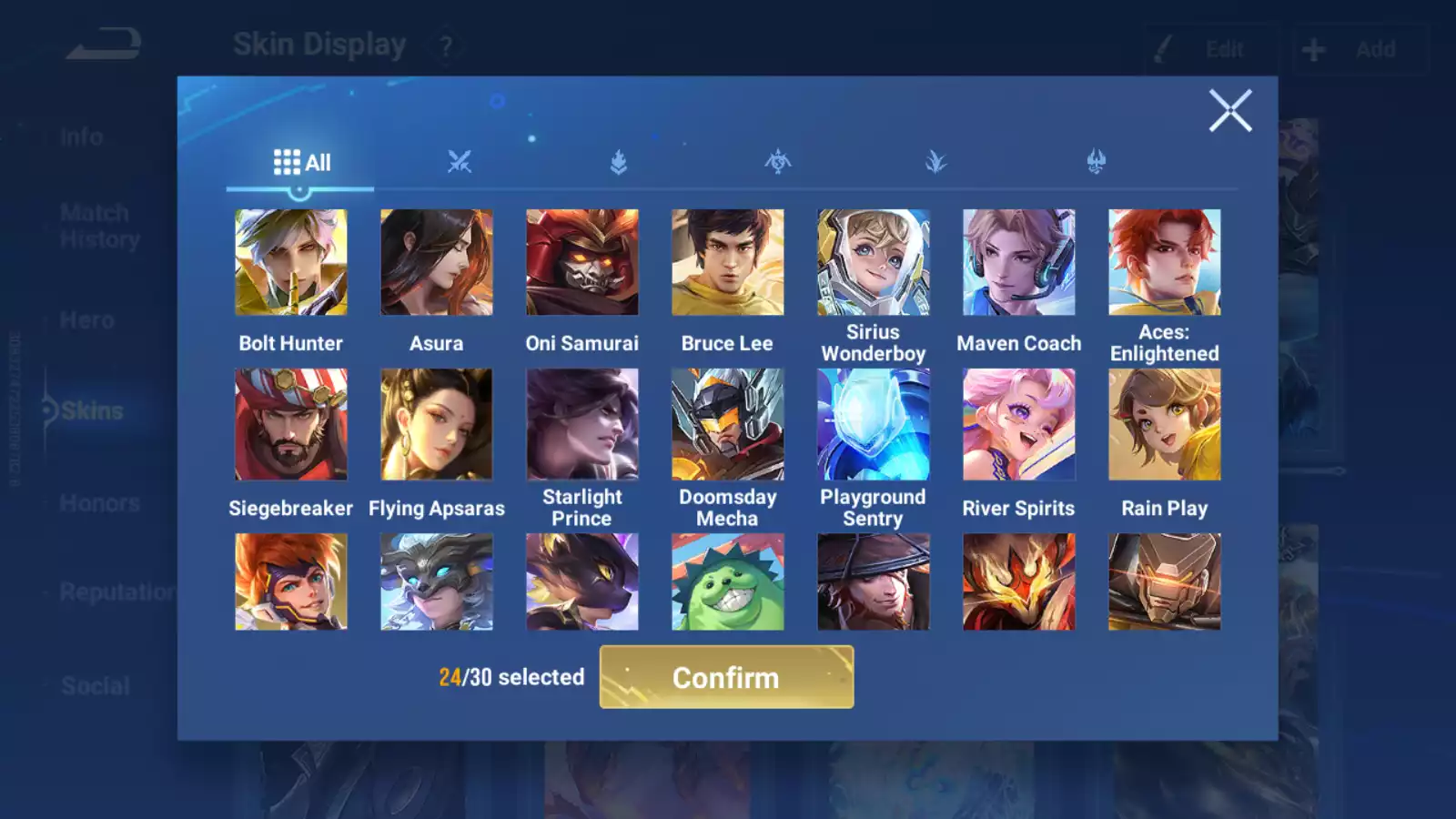Image resolution: width=1456 pixels, height=819 pixels.
Task: Pick the green dinosaur skin portrait
Action: (x=727, y=582)
